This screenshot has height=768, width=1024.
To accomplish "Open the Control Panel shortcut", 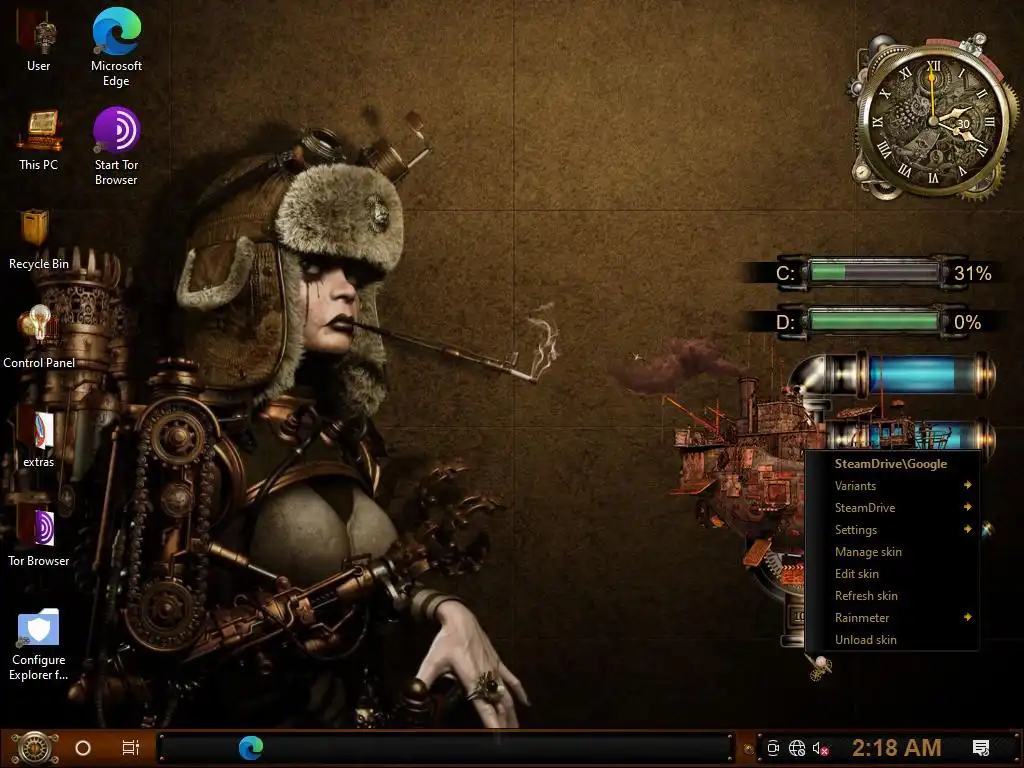I will tap(38, 328).
